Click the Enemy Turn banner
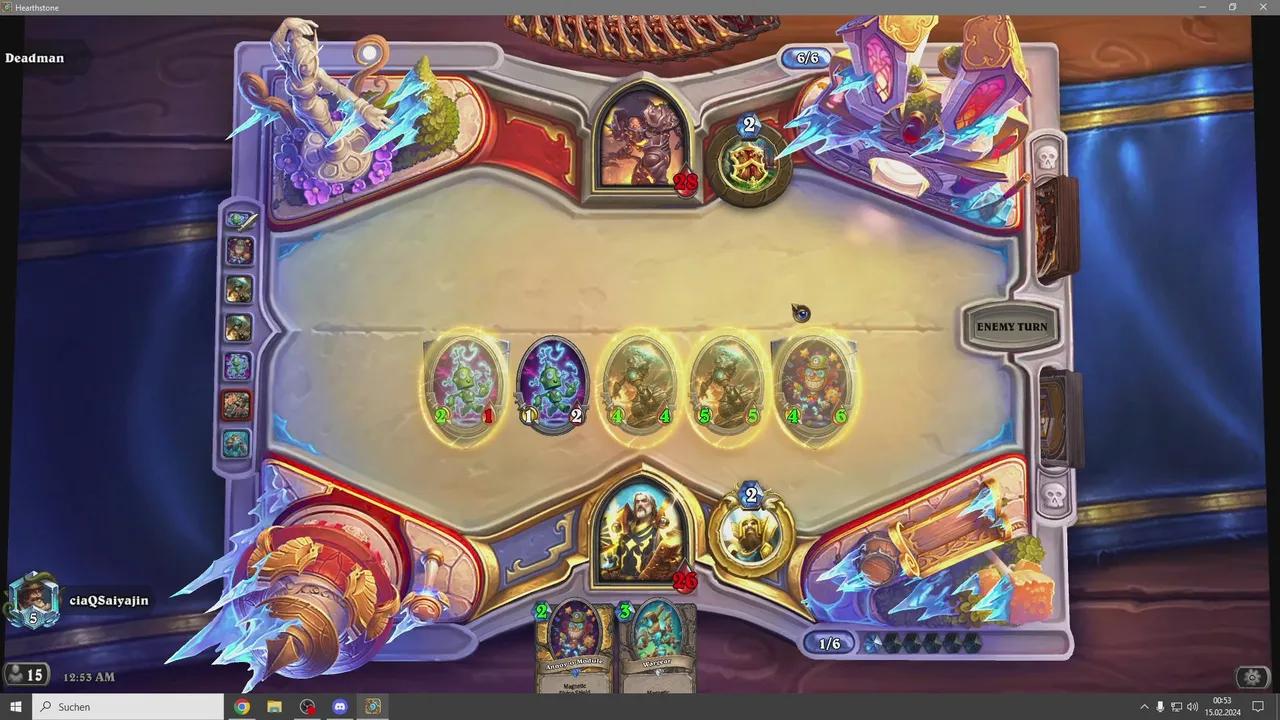Image resolution: width=1280 pixels, height=720 pixels. point(1012,326)
